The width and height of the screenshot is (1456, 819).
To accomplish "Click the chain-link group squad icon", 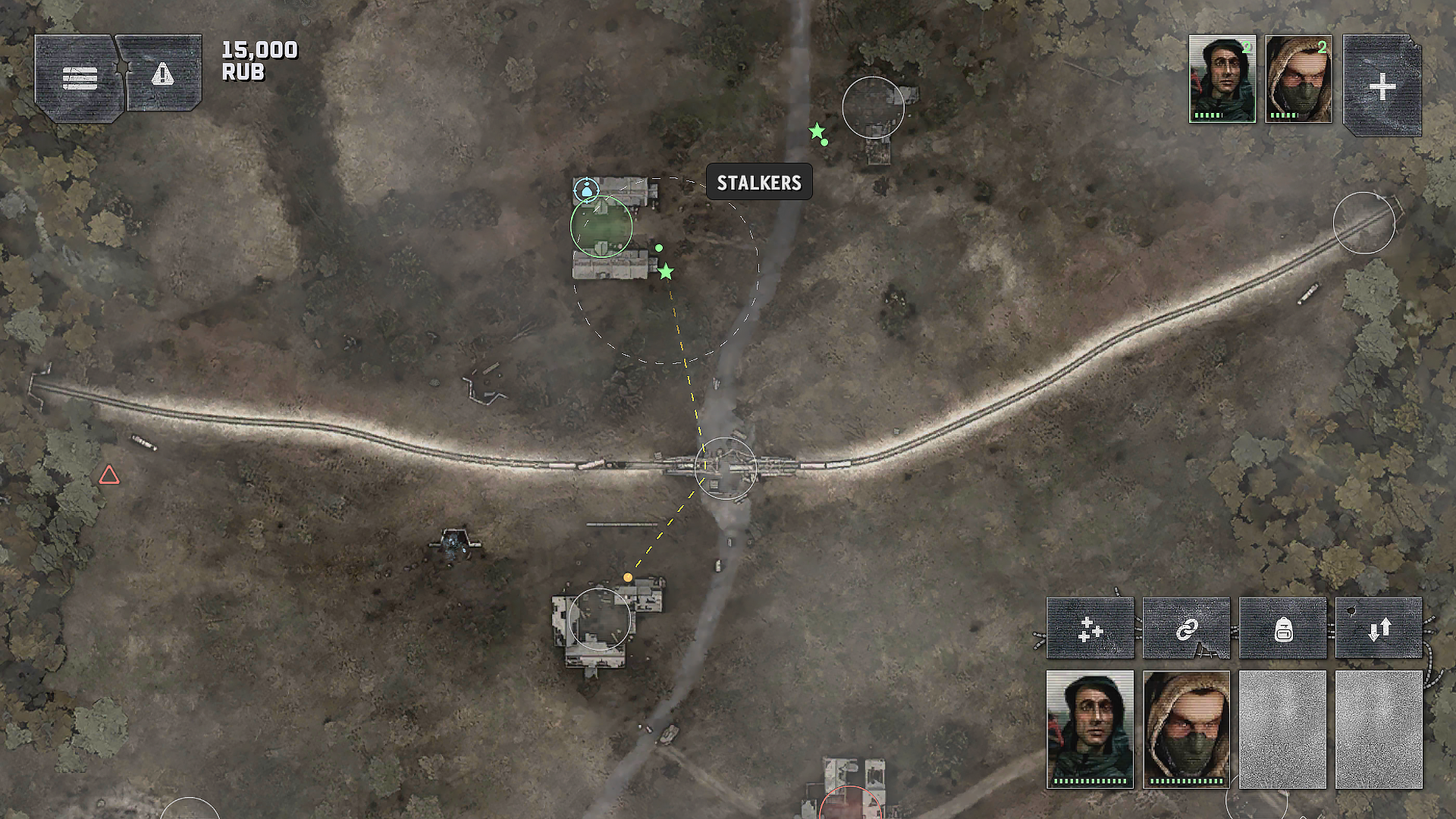I will tap(1186, 628).
